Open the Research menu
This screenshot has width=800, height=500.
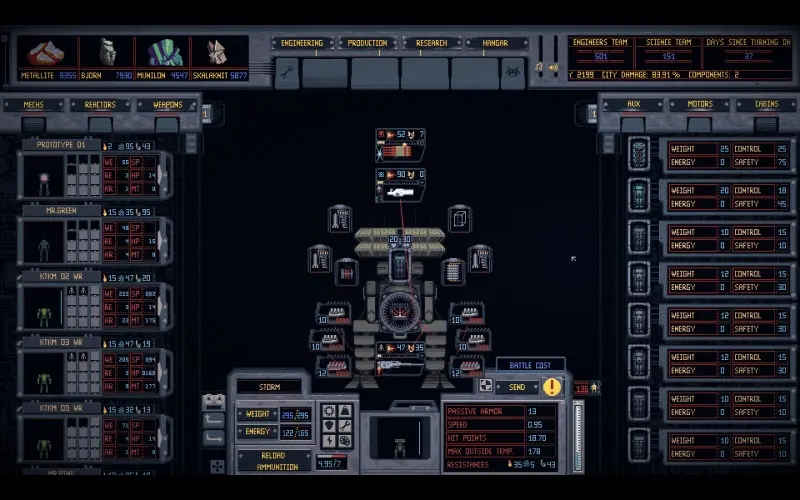[432, 43]
